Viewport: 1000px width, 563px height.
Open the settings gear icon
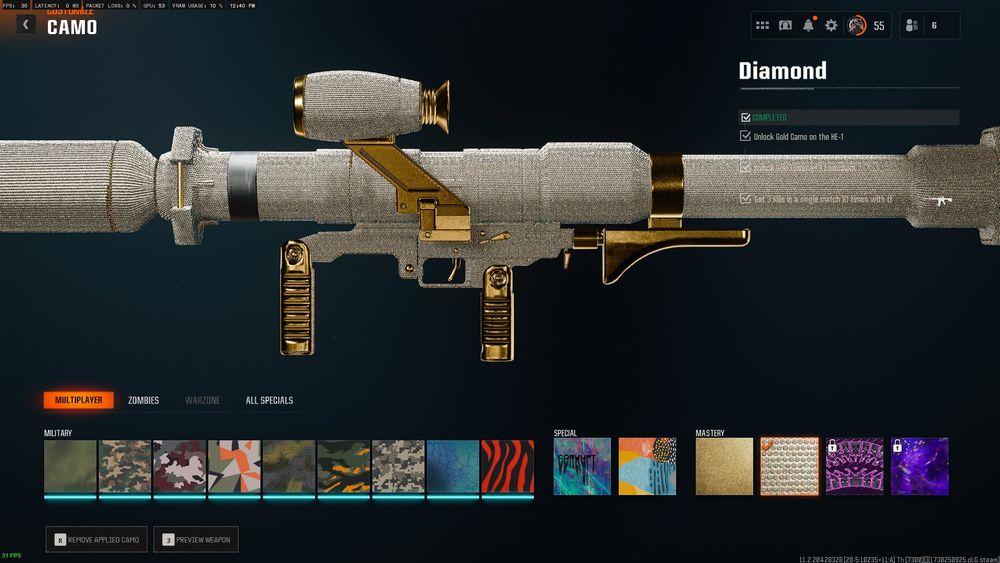coord(831,25)
